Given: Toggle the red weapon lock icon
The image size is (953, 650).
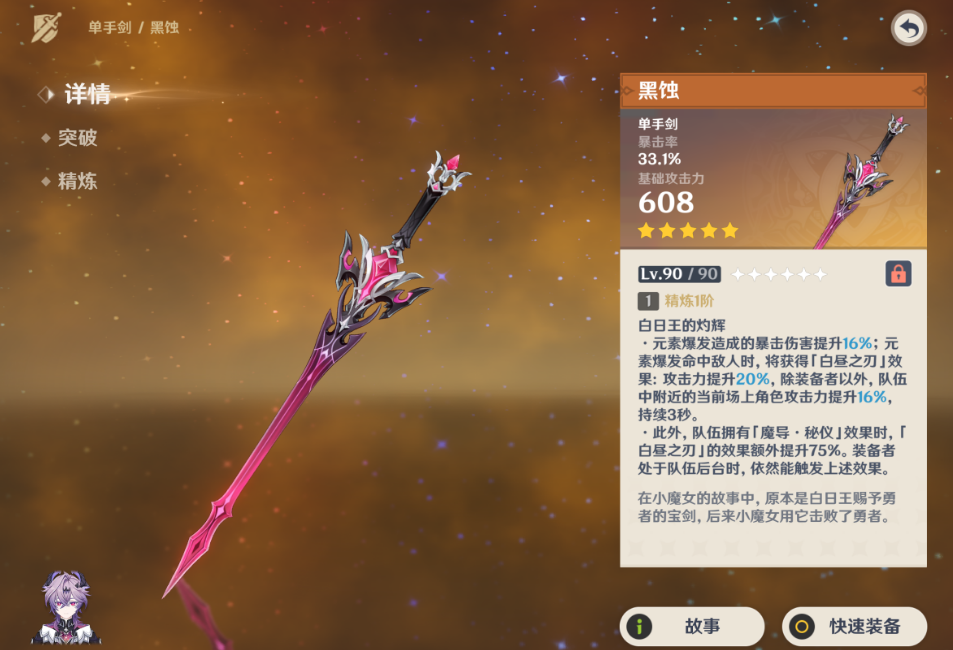Looking at the screenshot, I should click(x=898, y=274).
